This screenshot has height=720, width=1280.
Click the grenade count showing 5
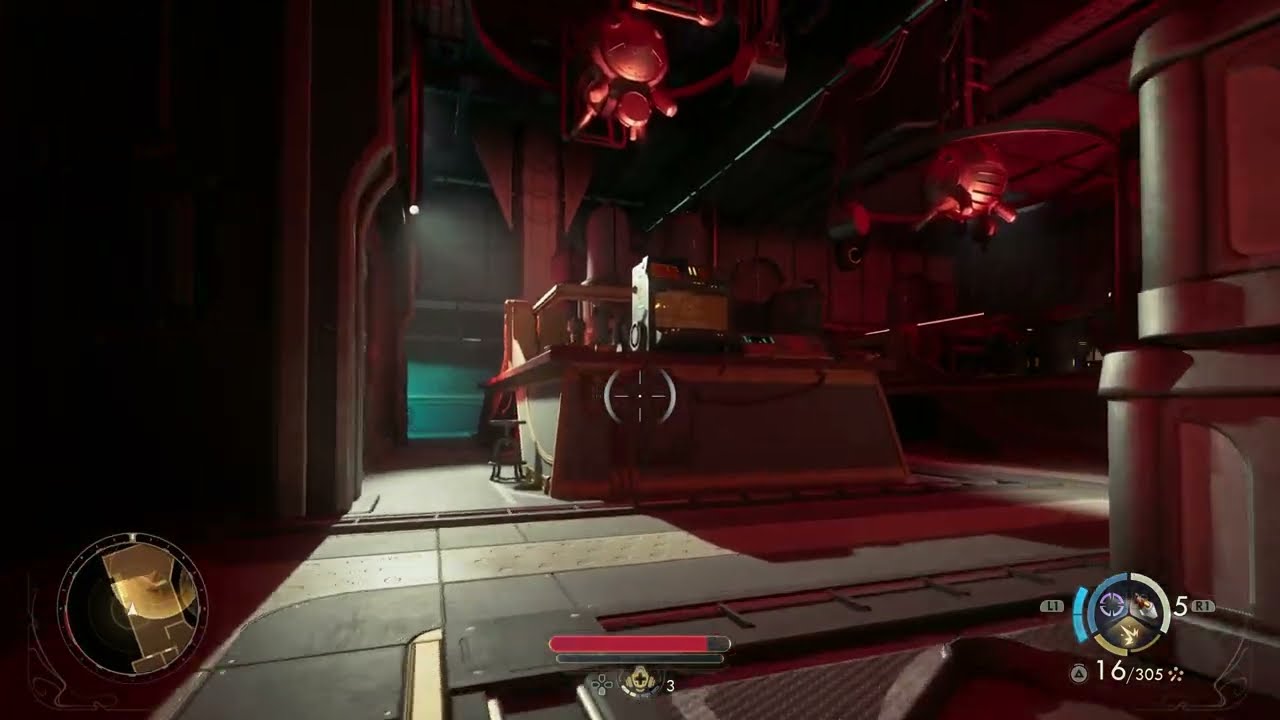tap(1181, 606)
